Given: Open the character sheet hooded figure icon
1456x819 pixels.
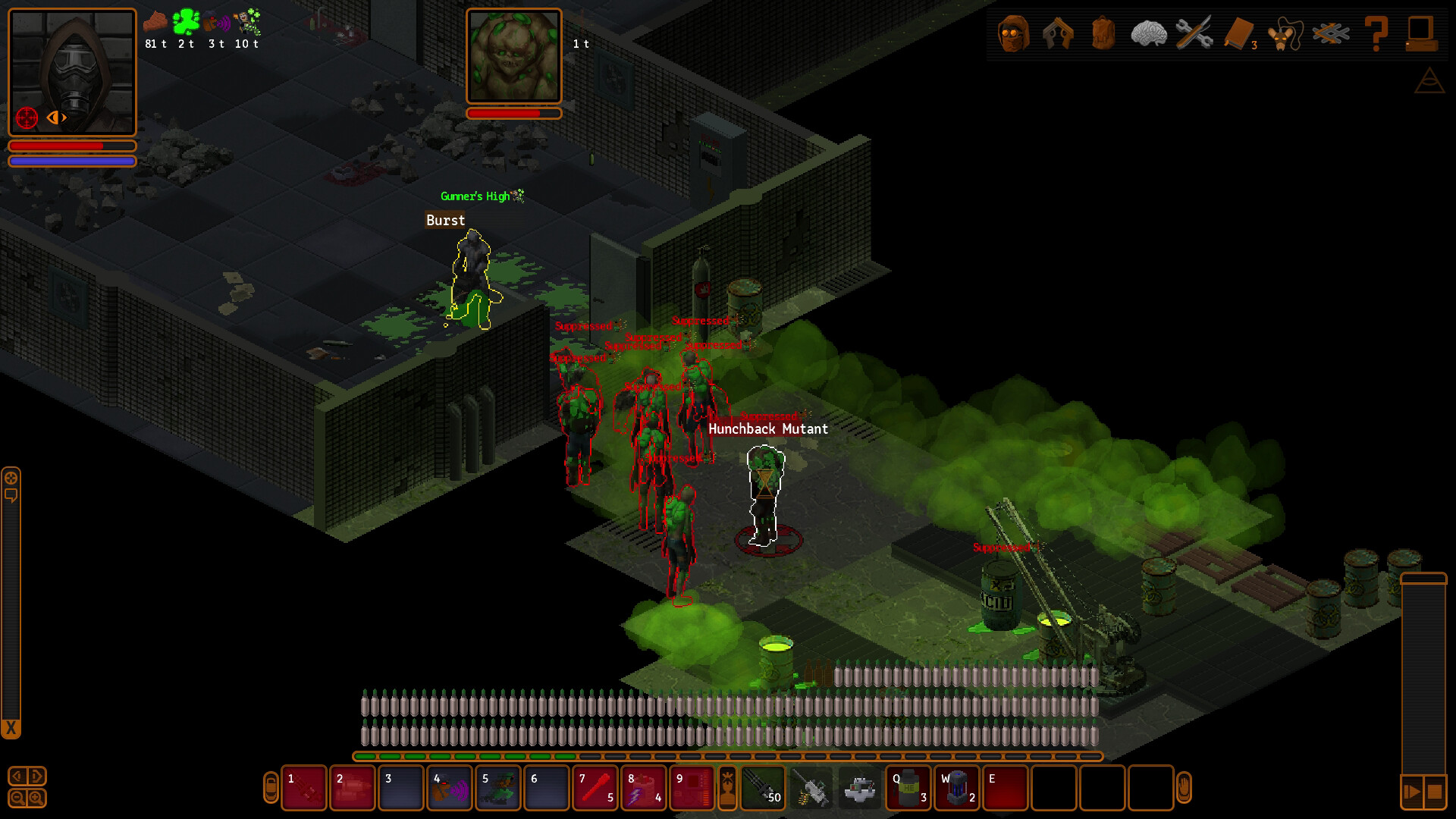Looking at the screenshot, I should tap(1013, 34).
